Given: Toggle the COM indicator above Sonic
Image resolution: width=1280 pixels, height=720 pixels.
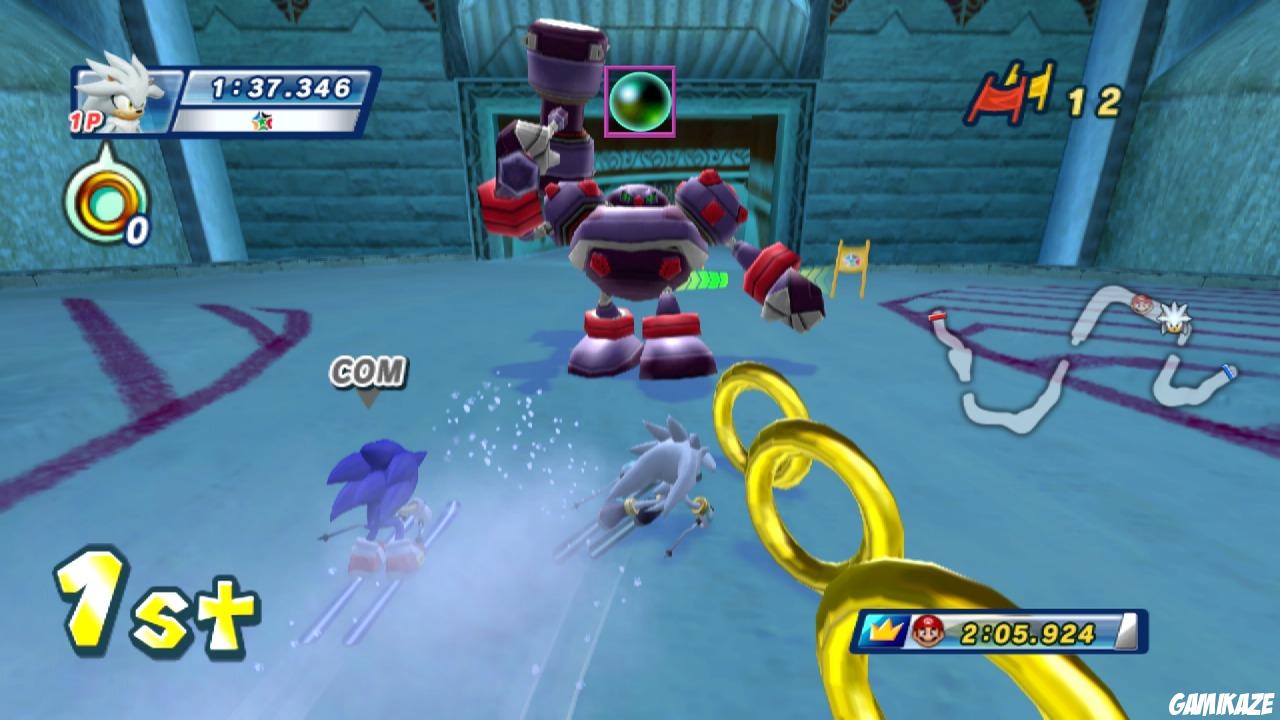Looking at the screenshot, I should (x=369, y=371).
